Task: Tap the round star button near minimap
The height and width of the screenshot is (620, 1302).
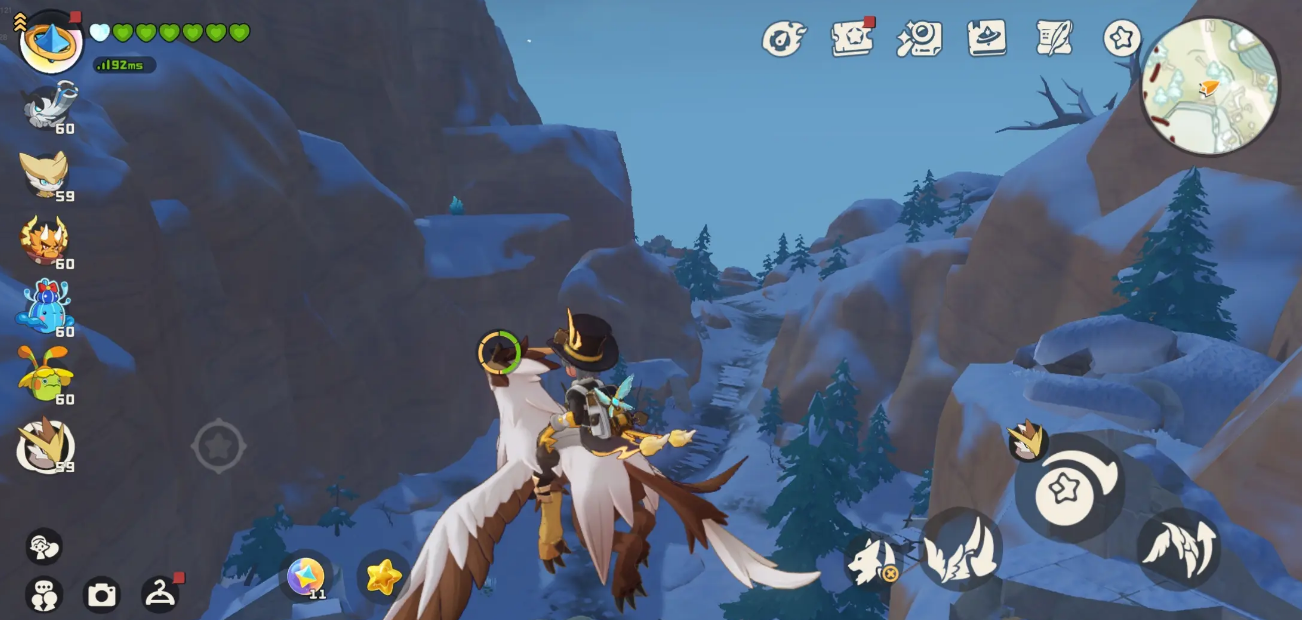Action: pyautogui.click(x=1122, y=38)
